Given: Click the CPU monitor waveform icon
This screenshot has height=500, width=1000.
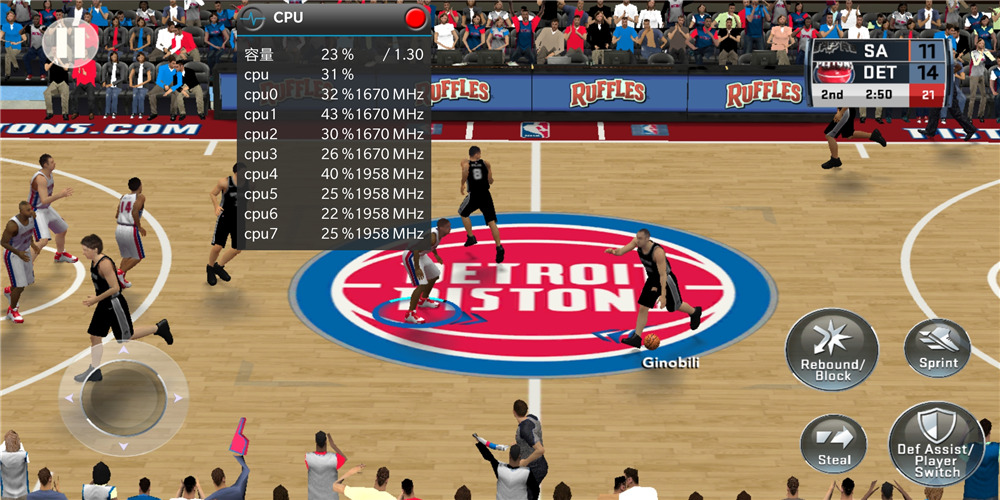Looking at the screenshot, I should coord(254,18).
